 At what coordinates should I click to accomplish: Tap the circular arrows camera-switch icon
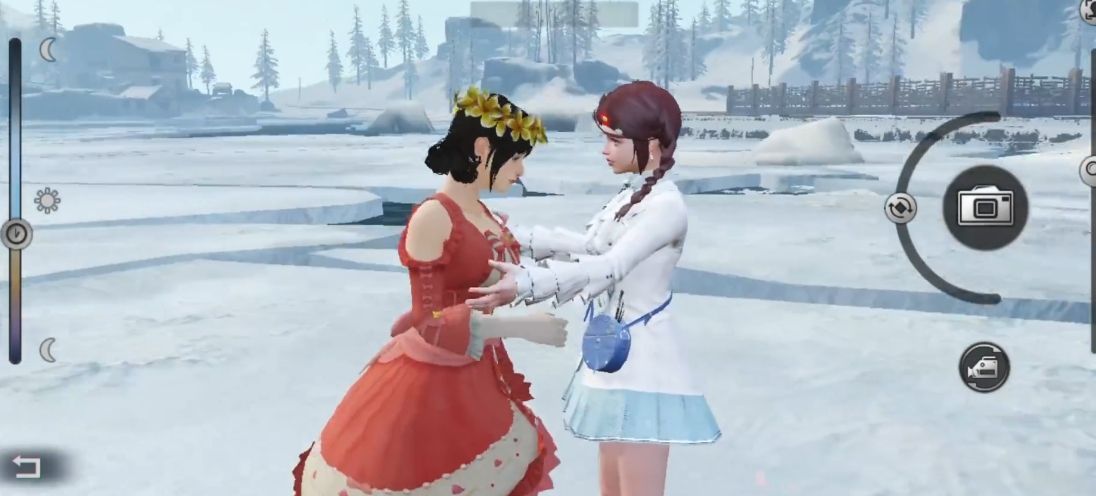[900, 208]
